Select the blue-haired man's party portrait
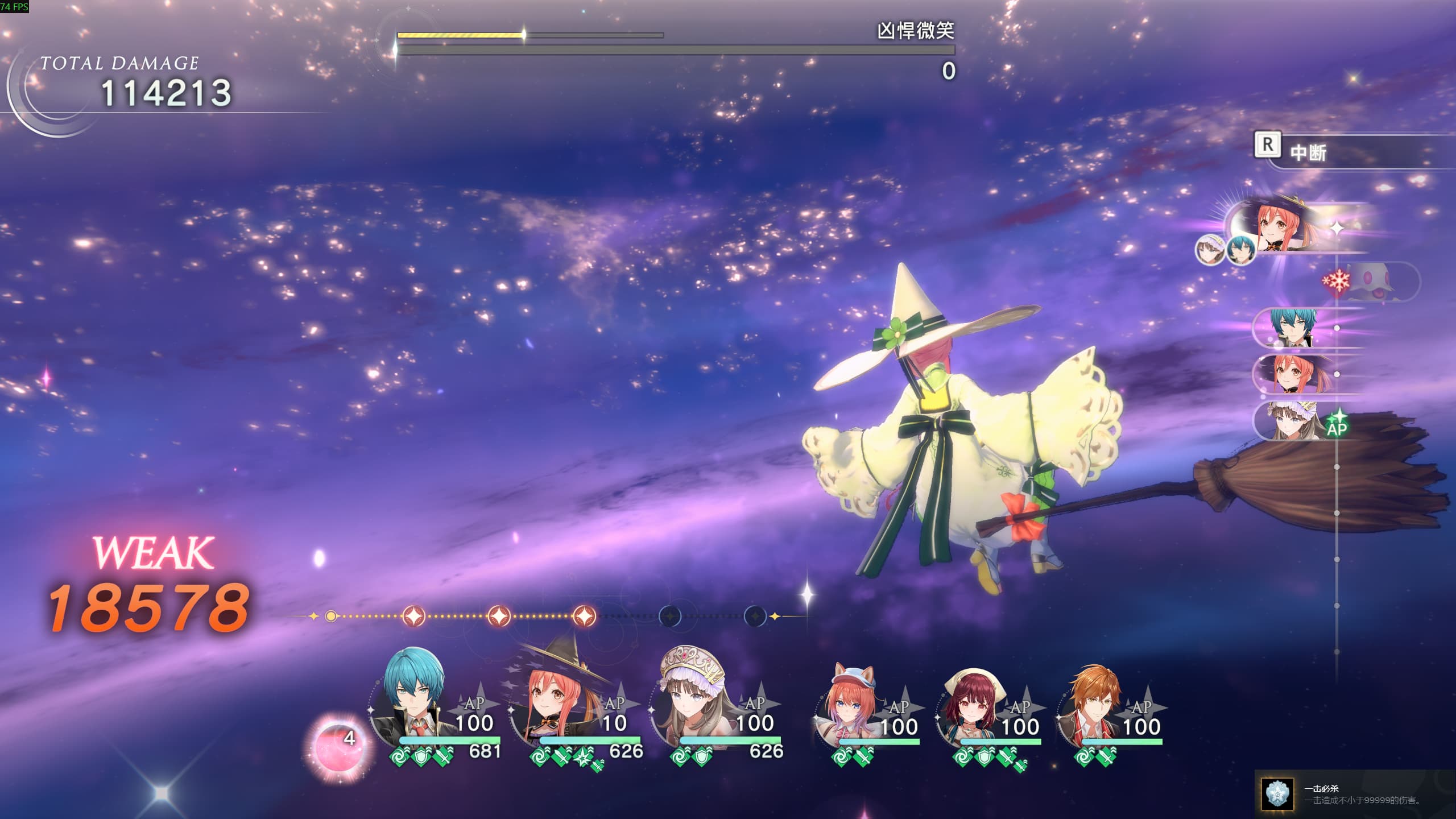 coord(413,700)
